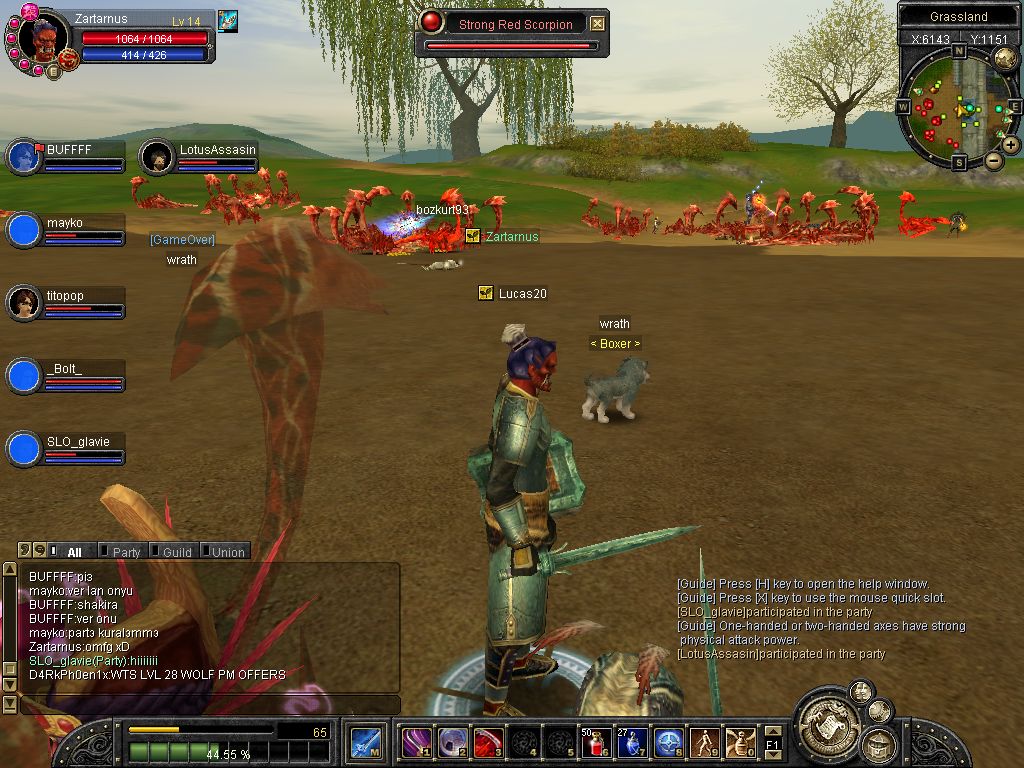Use the red health potion in slot 6
Image resolution: width=1024 pixels, height=768 pixels.
coord(597,742)
